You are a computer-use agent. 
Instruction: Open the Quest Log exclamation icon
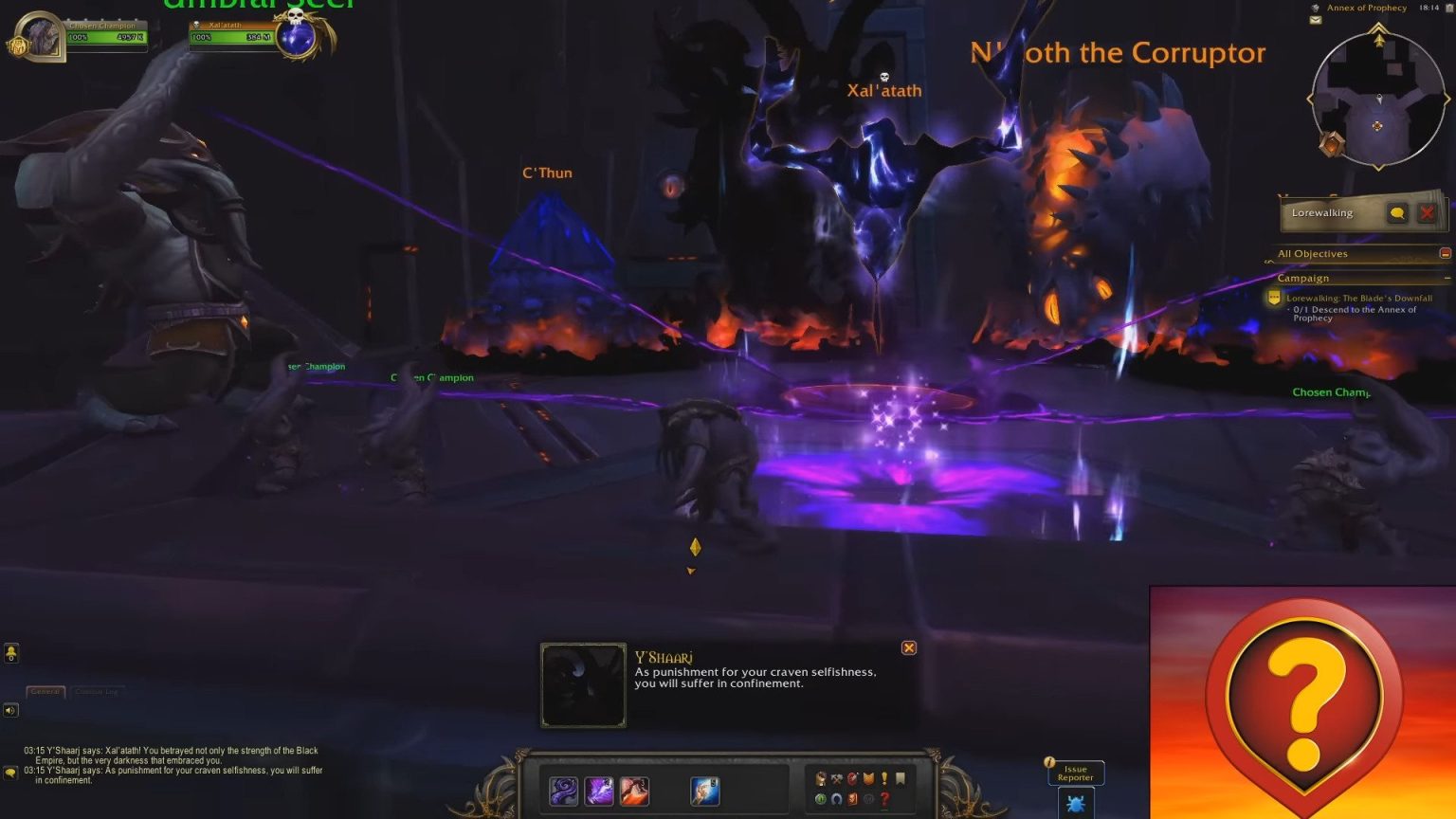pyautogui.click(x=884, y=779)
